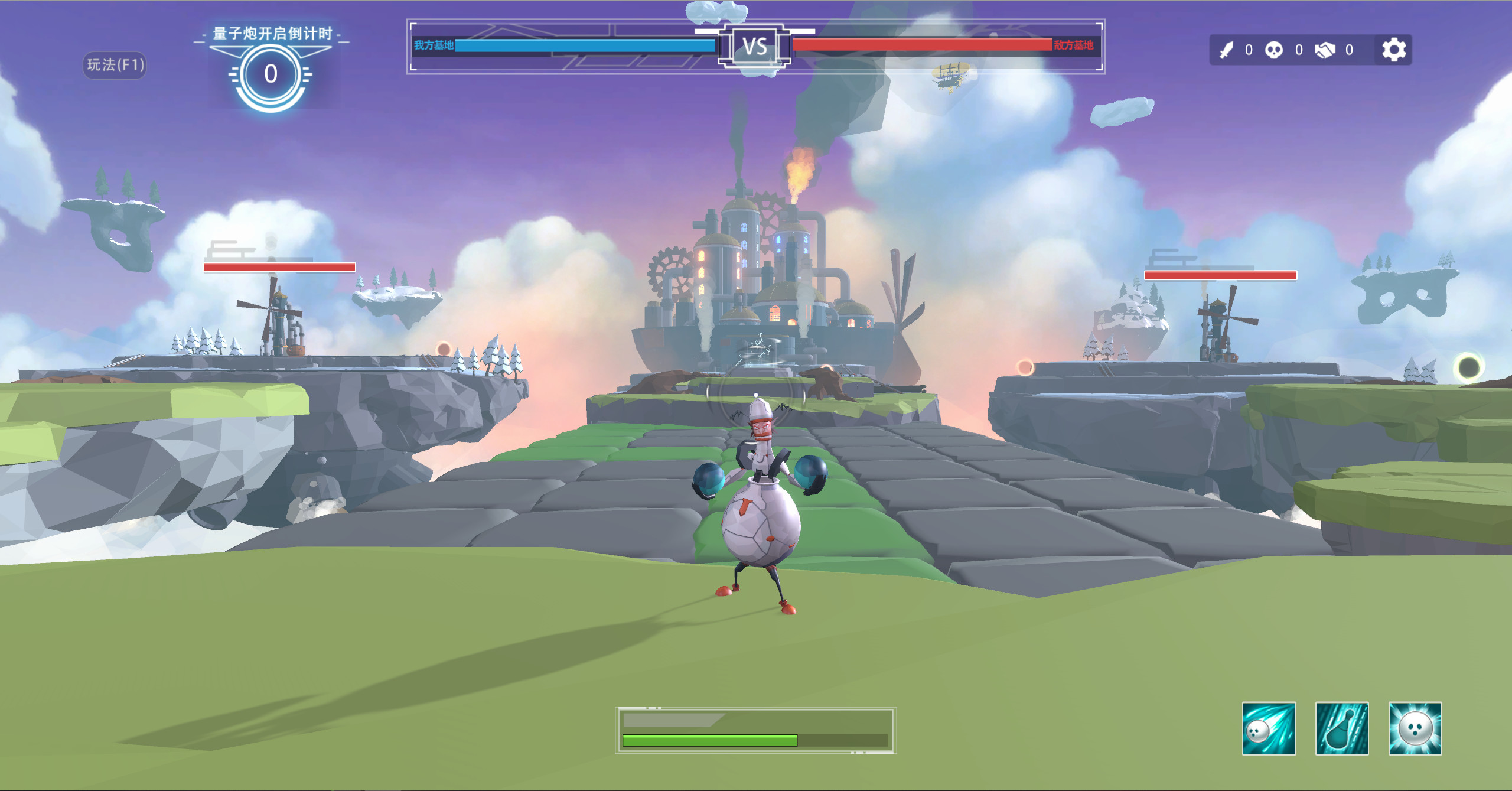Open the 玩法(F1) gameplay guide
Screen dimensions: 1512x791
(114, 65)
